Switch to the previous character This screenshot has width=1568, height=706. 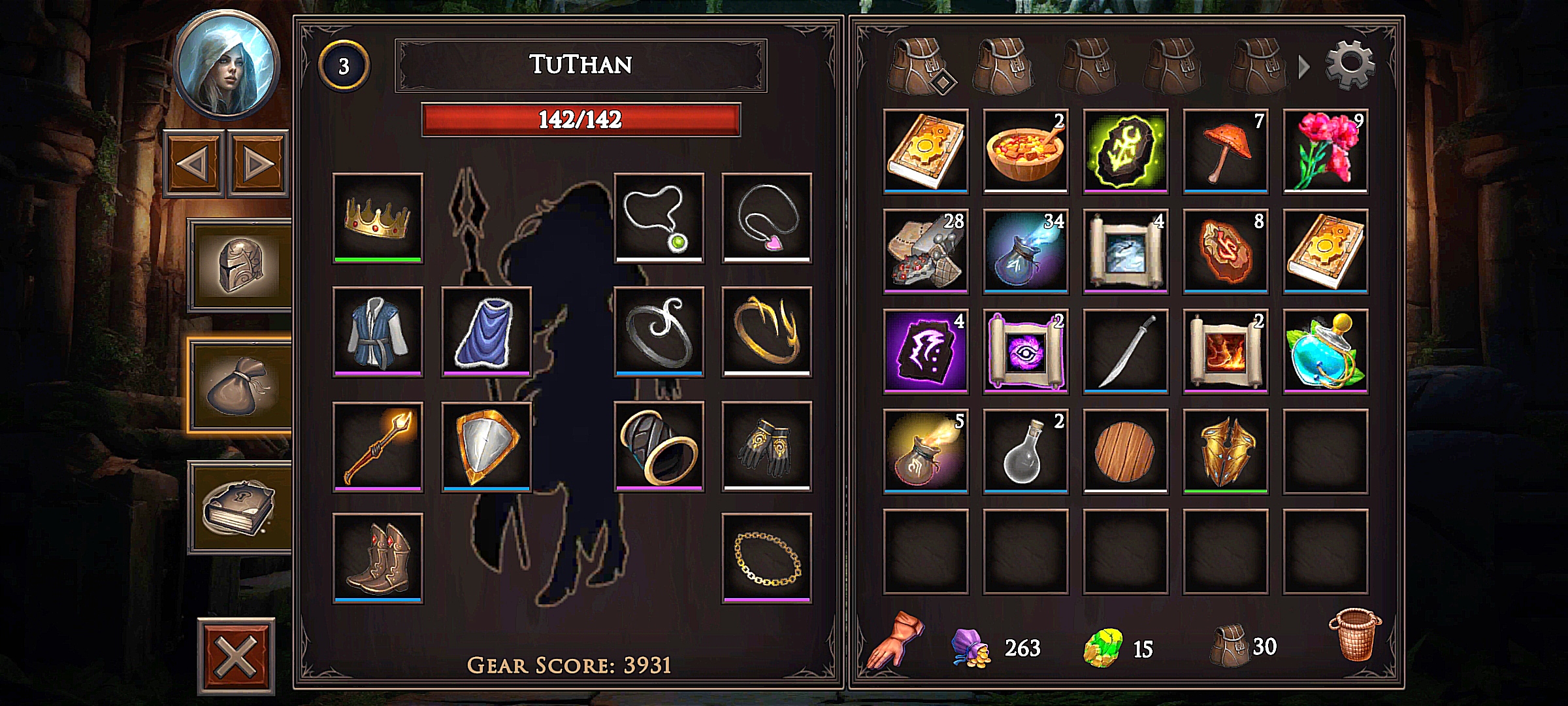pyautogui.click(x=194, y=163)
